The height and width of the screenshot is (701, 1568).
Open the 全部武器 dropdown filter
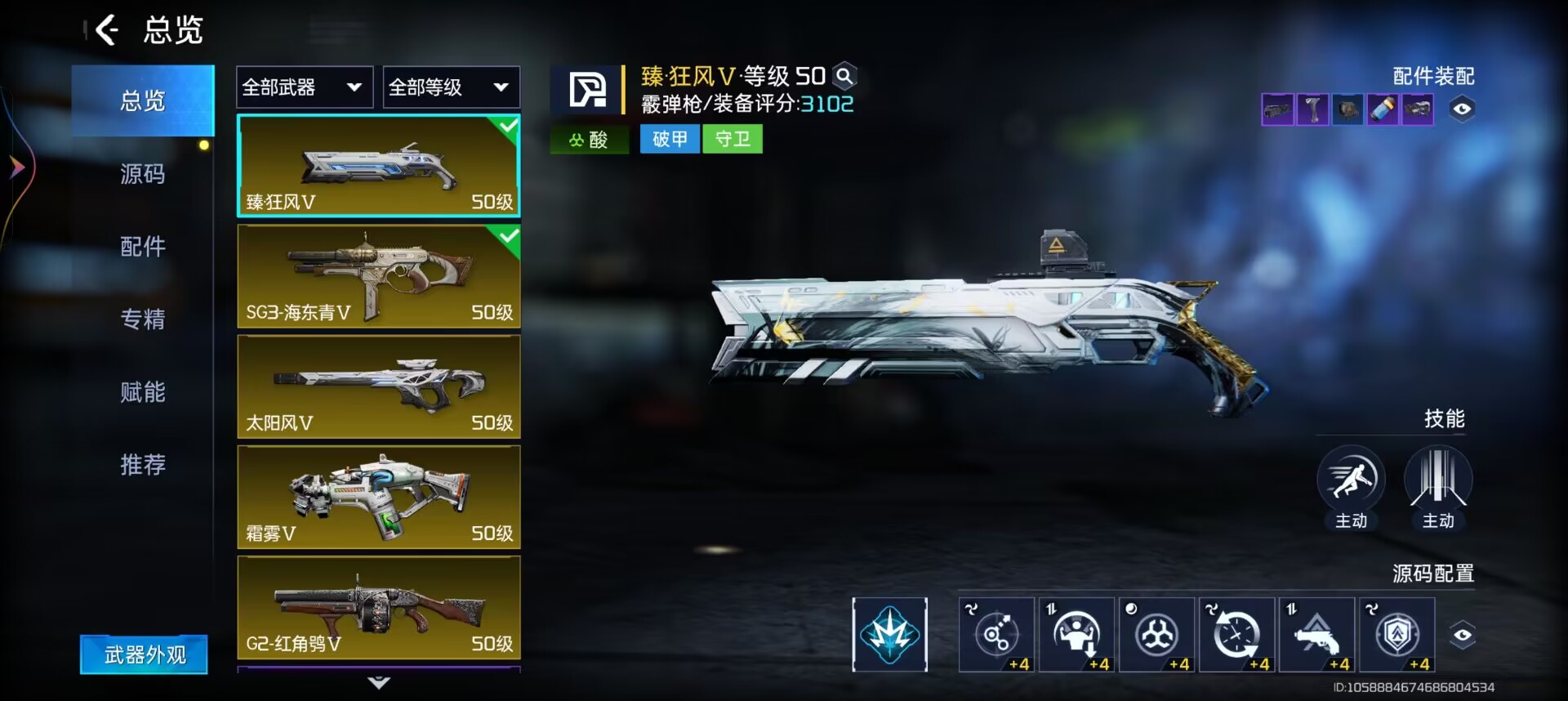click(x=304, y=87)
